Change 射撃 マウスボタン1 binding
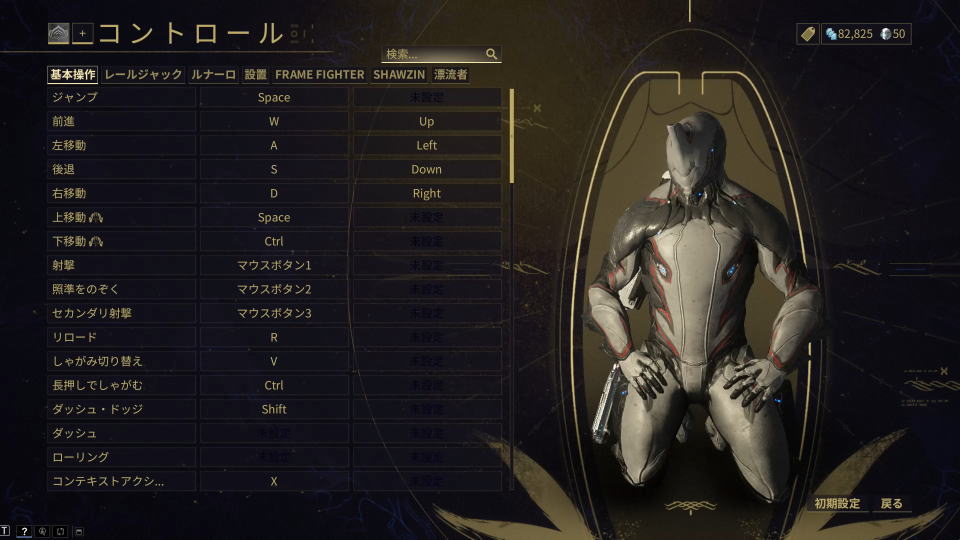Image resolution: width=960 pixels, height=540 pixels. tap(274, 266)
